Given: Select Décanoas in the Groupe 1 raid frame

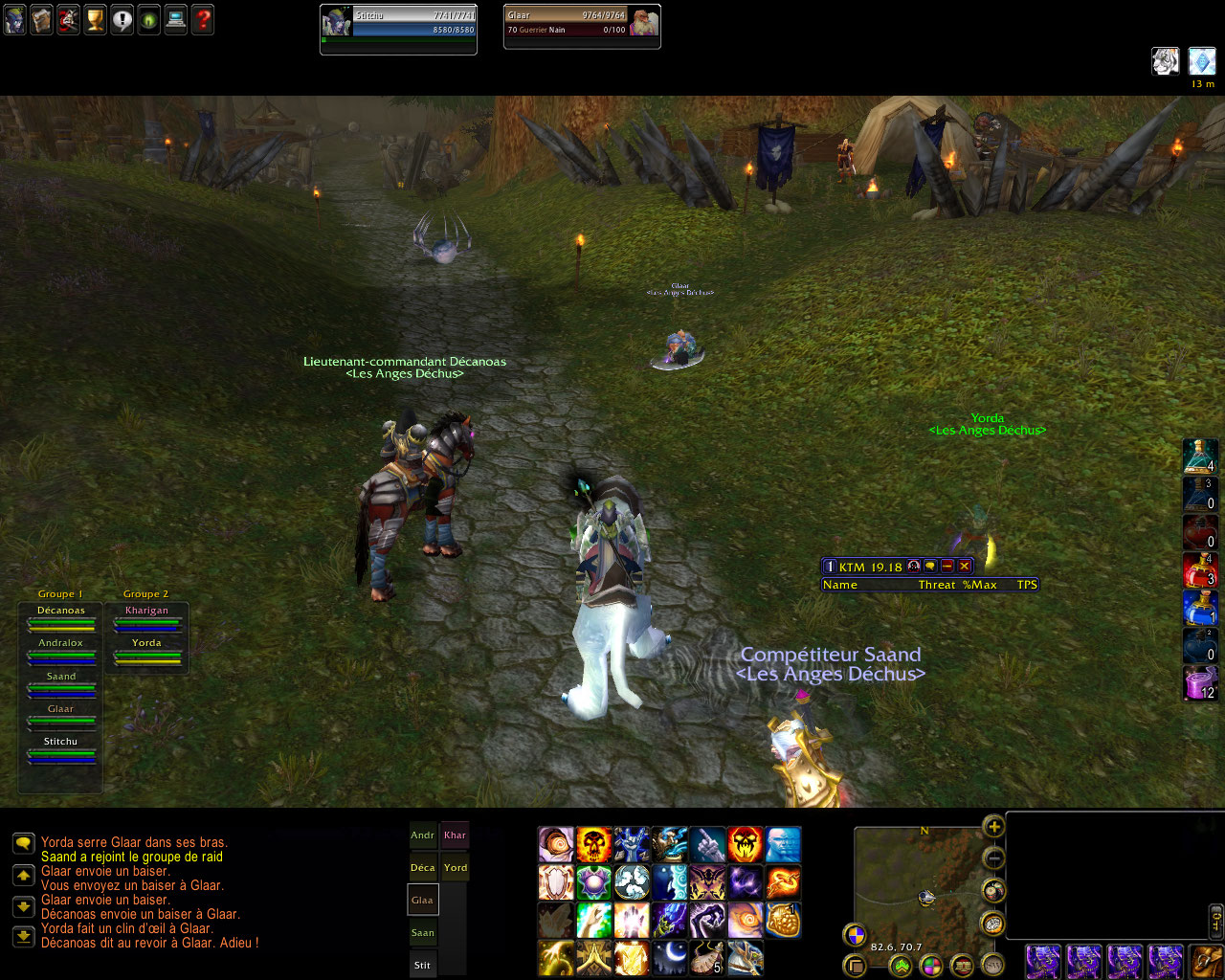Looking at the screenshot, I should (61, 617).
